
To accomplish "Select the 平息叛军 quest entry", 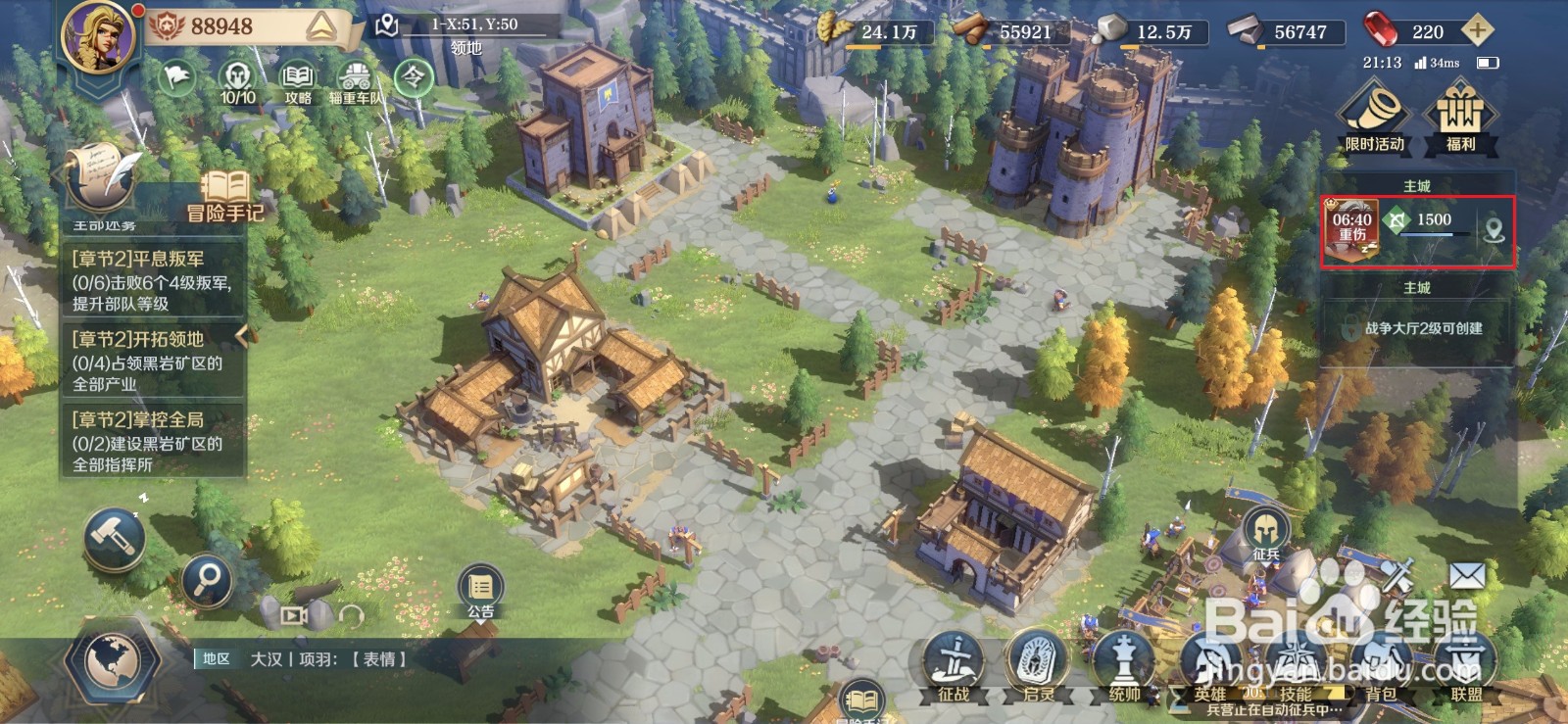I will tap(152, 281).
